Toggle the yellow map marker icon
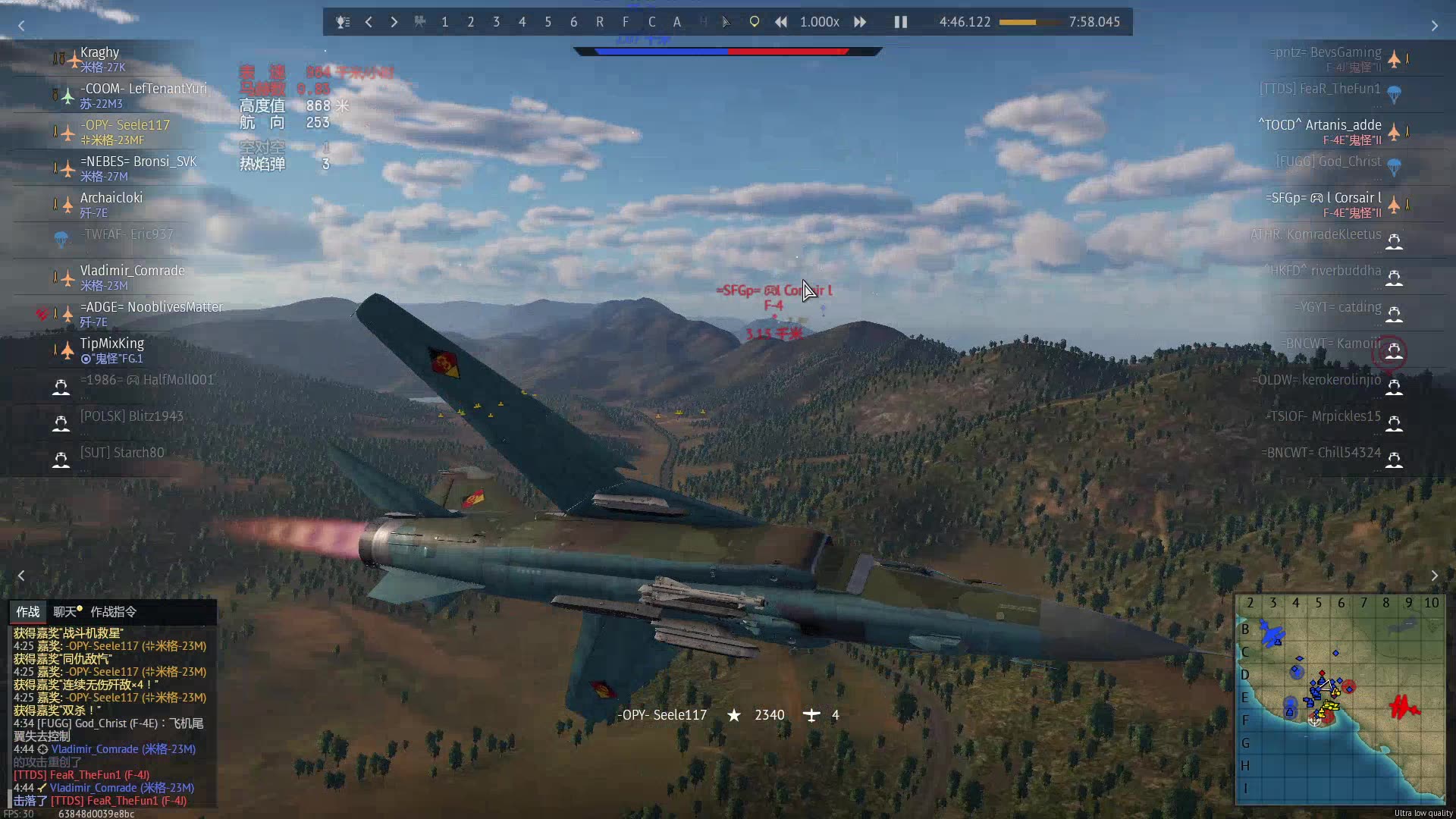Viewport: 1456px width, 819px height. (754, 22)
